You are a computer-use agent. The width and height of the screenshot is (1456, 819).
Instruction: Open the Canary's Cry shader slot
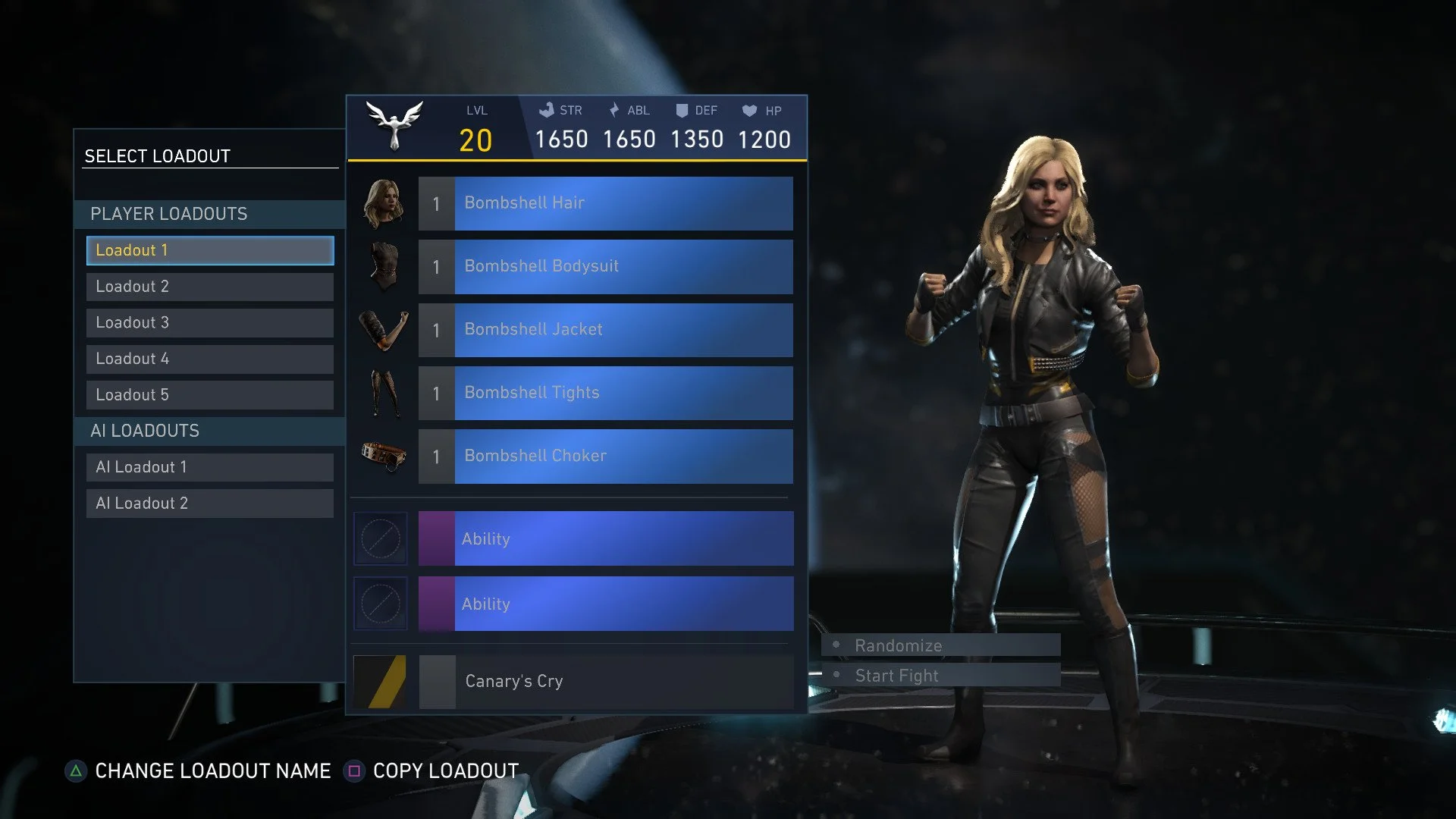point(605,682)
